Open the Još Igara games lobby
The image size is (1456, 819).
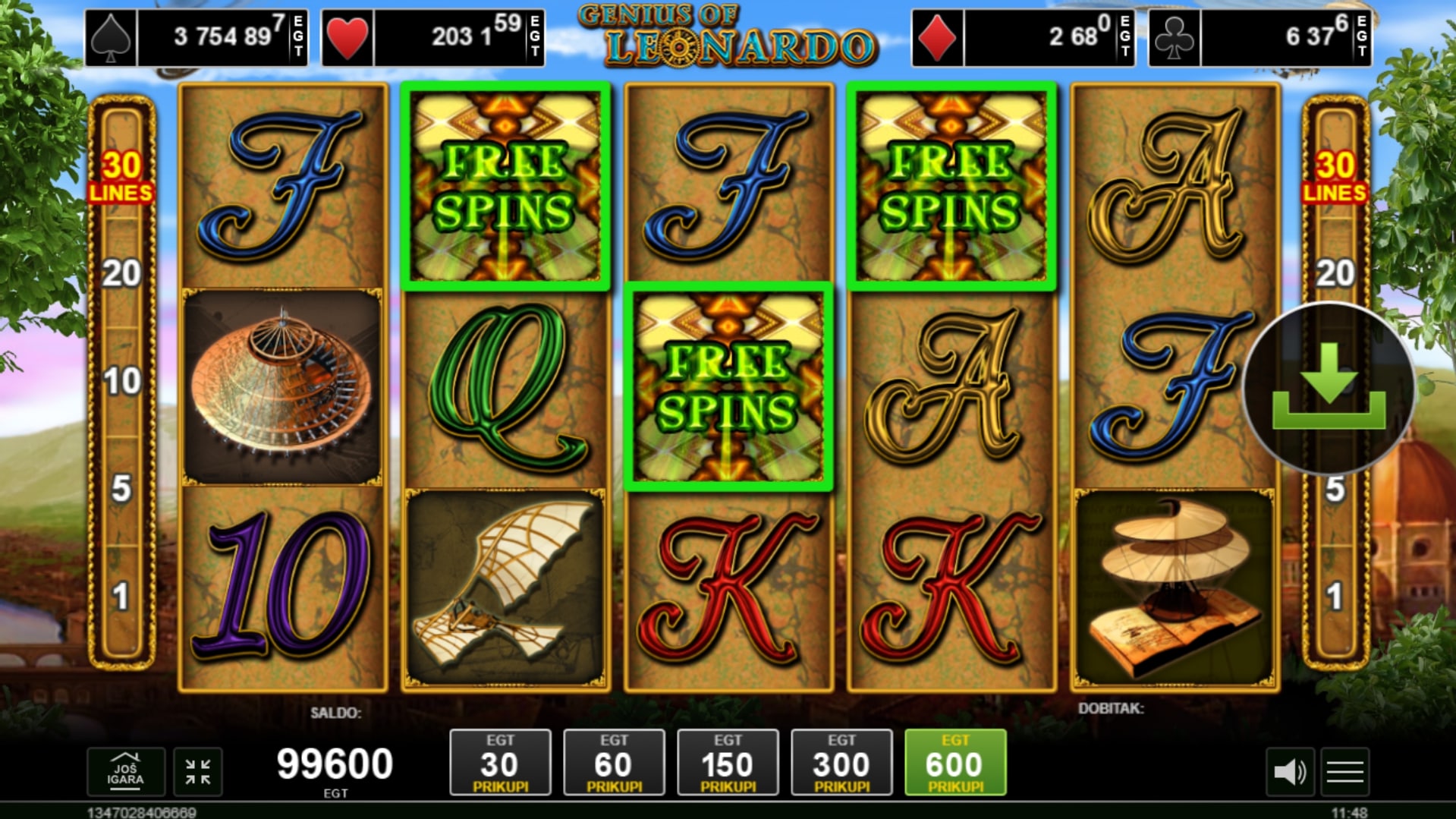coord(126,772)
